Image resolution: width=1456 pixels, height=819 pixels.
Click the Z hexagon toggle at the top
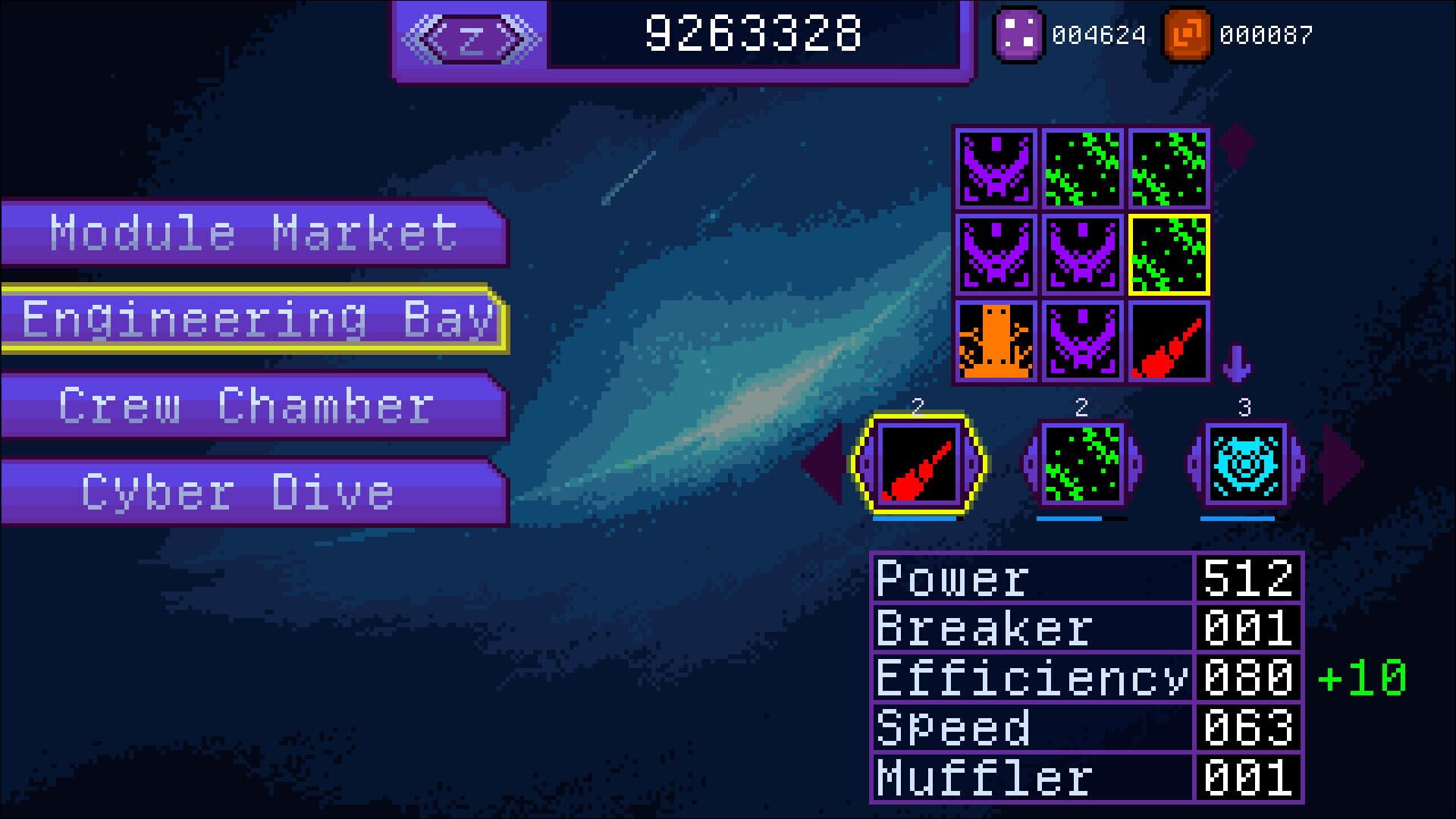point(470,37)
